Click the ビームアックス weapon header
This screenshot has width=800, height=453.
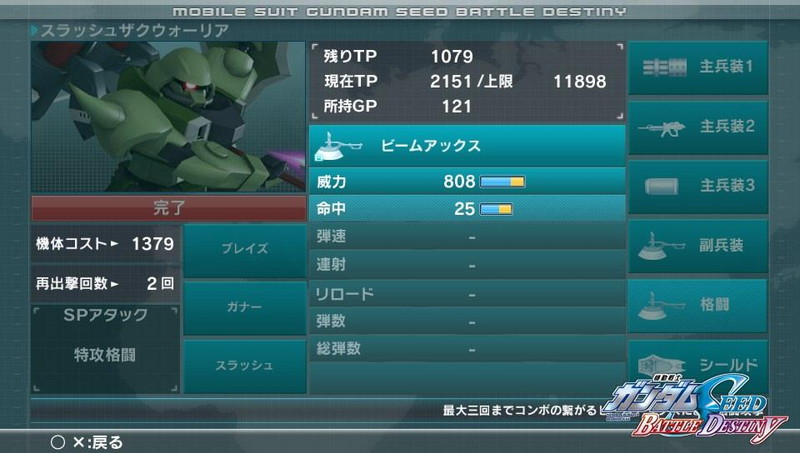466,146
